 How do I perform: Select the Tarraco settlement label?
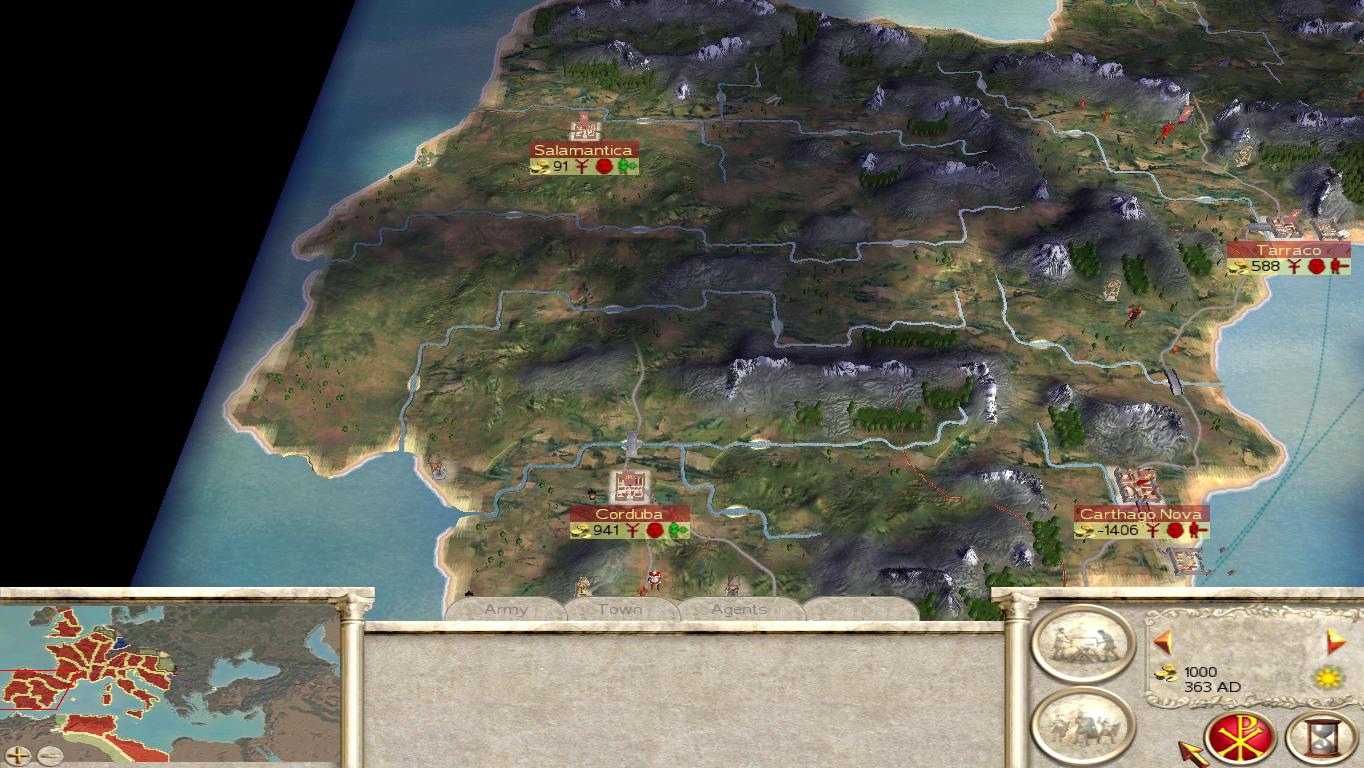pyautogui.click(x=1288, y=250)
